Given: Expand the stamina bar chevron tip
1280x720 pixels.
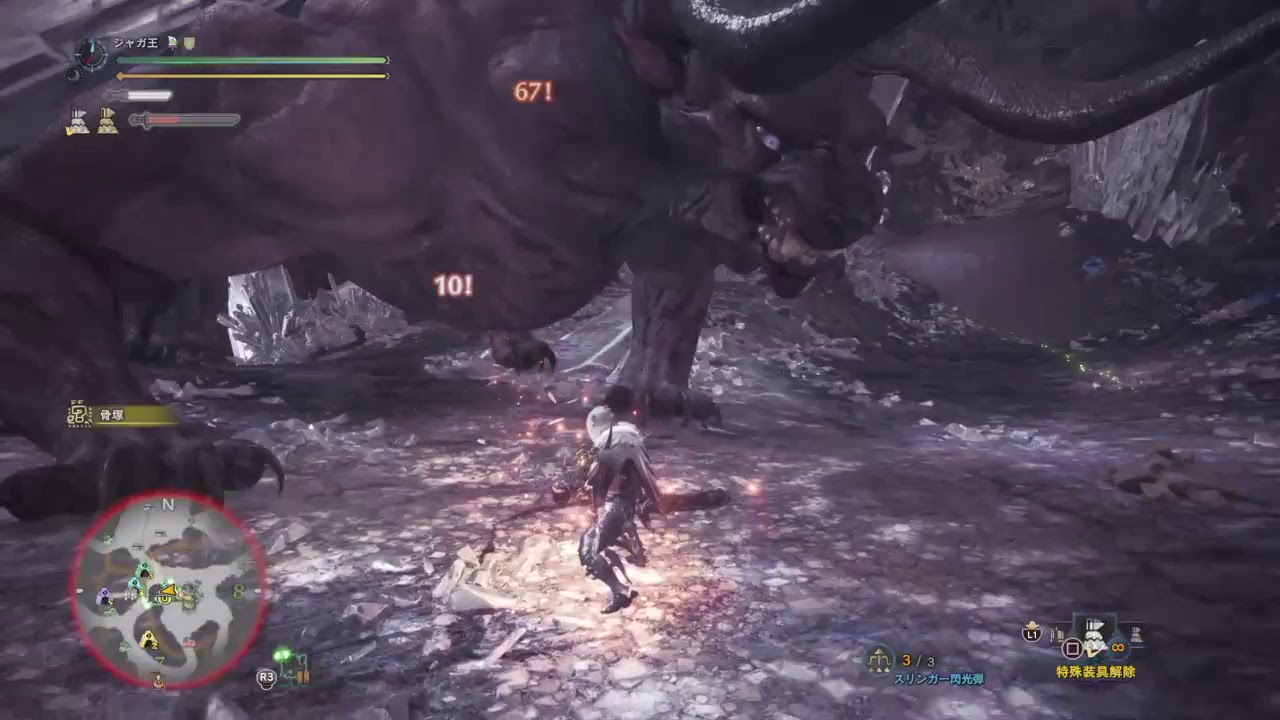Looking at the screenshot, I should [387, 75].
